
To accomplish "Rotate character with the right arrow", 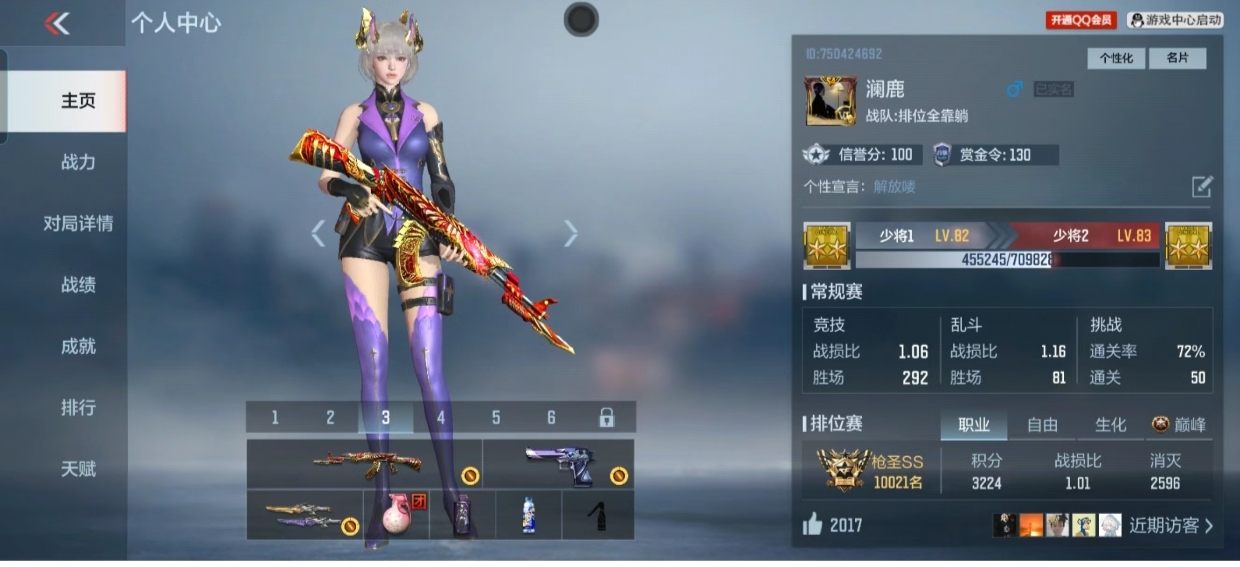I will 571,233.
